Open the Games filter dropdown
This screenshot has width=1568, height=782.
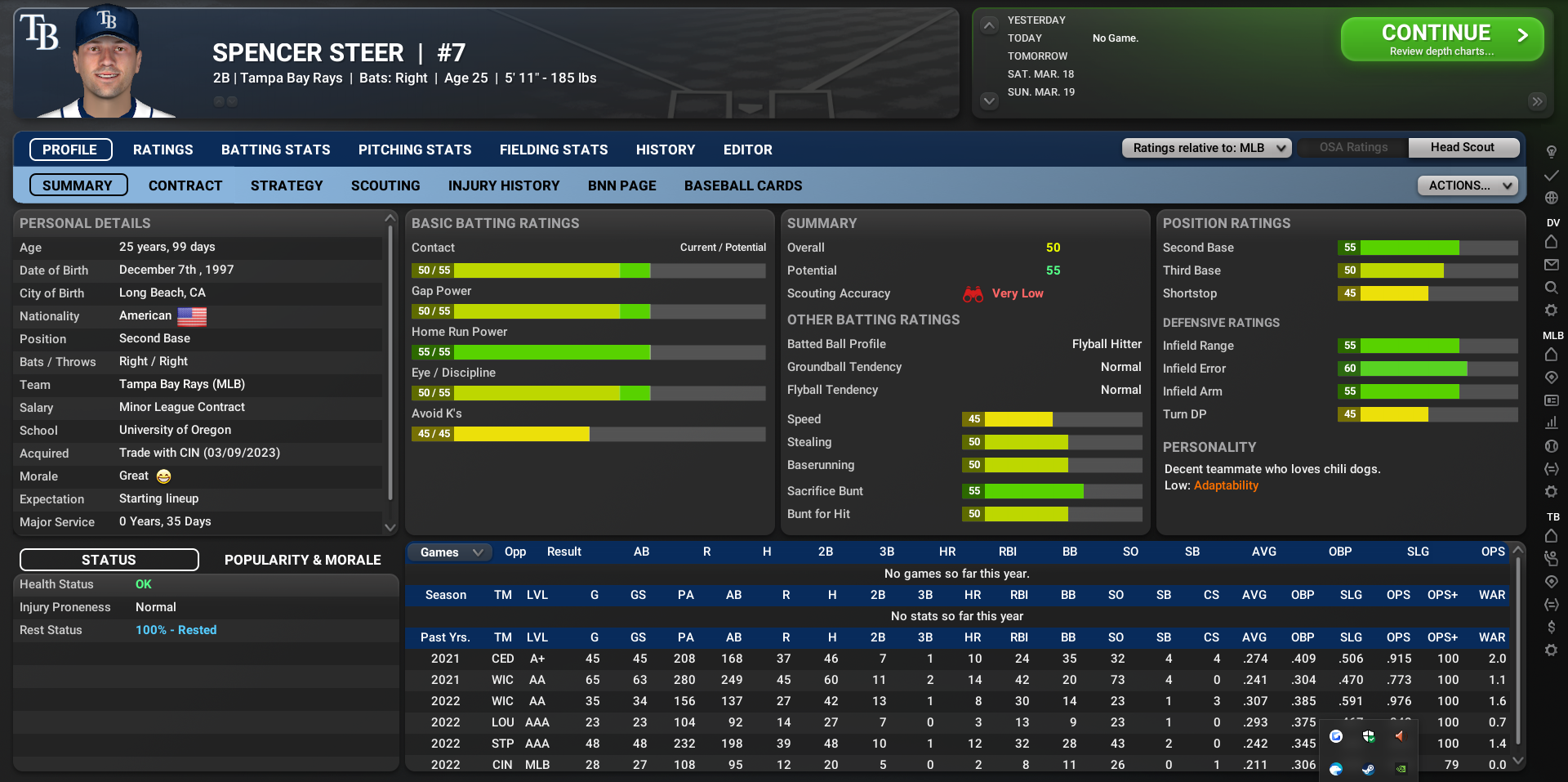point(448,552)
